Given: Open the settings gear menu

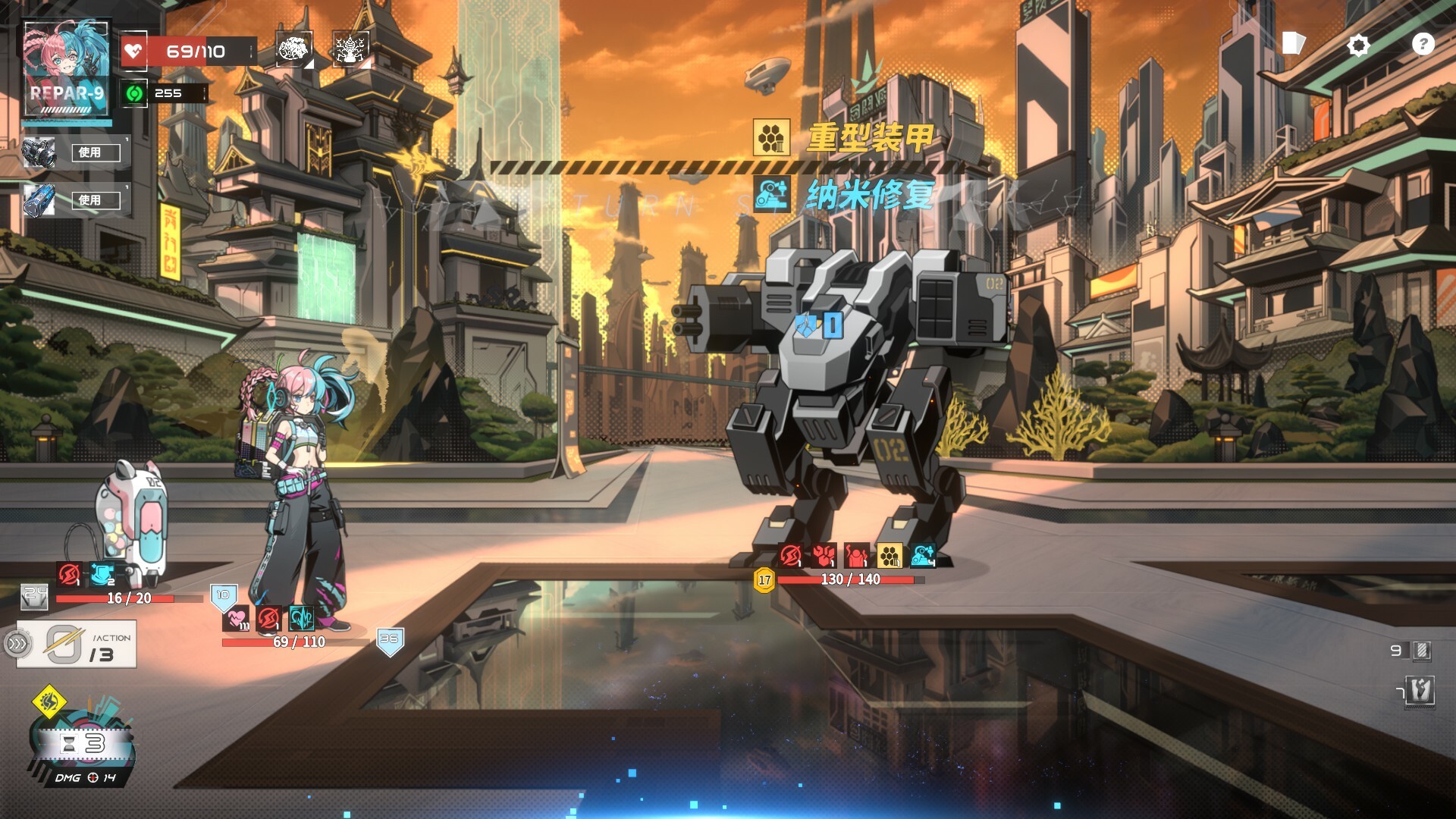Looking at the screenshot, I should pos(1358,45).
